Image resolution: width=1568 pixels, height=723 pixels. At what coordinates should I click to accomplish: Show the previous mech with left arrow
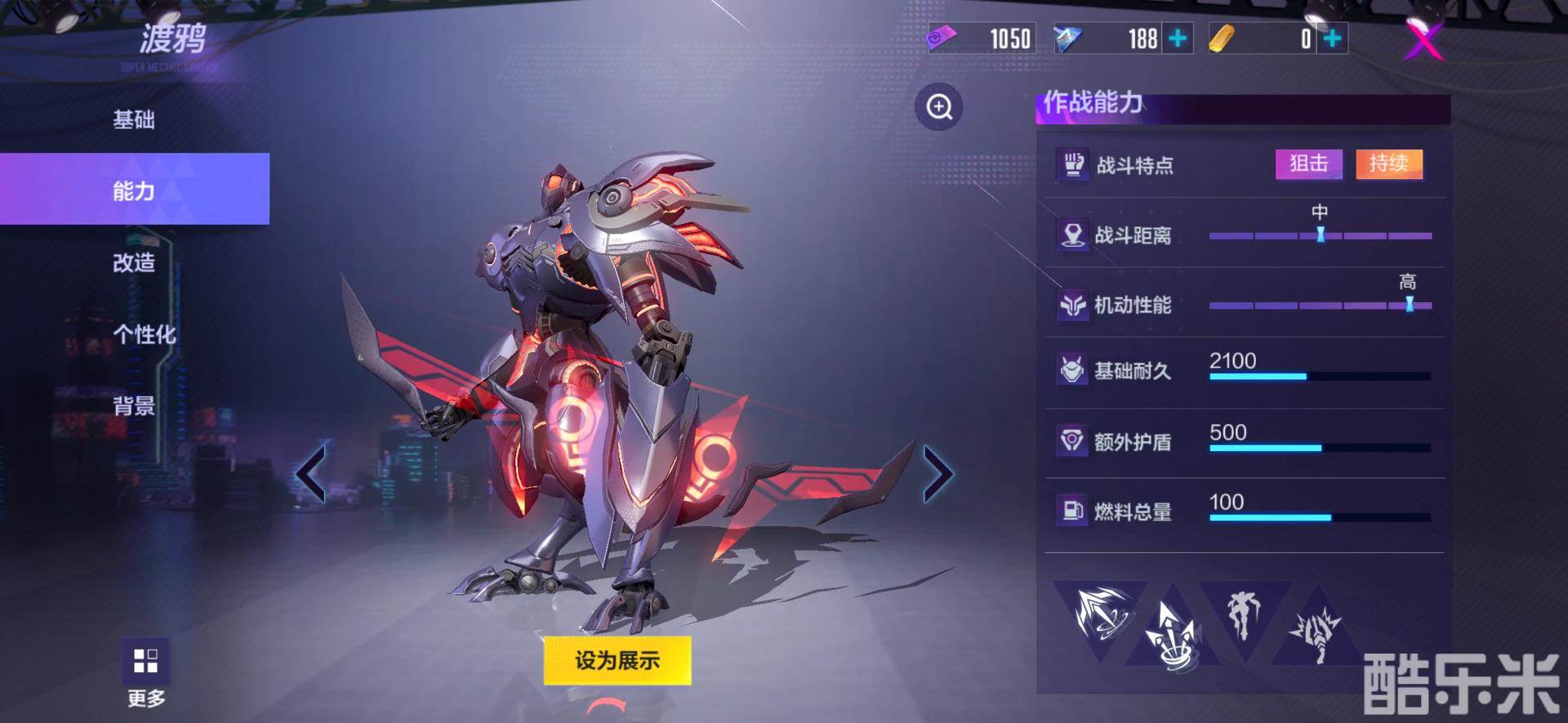[311, 473]
